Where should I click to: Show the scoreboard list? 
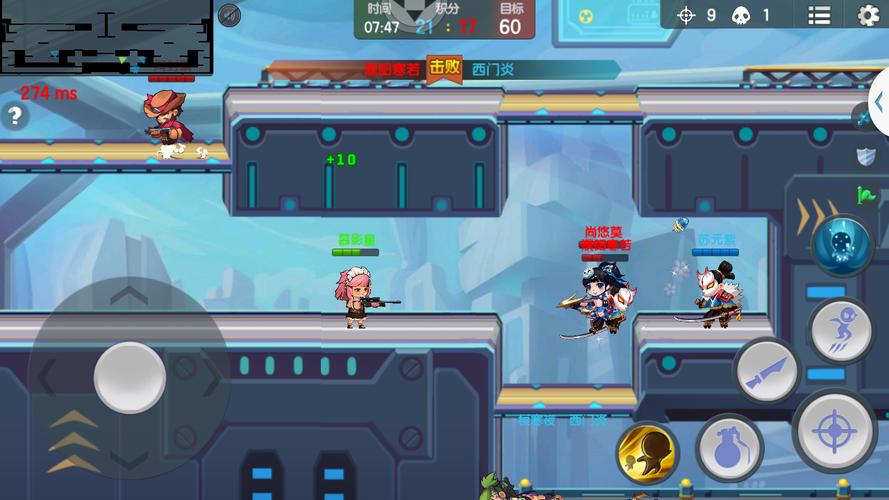[x=819, y=15]
